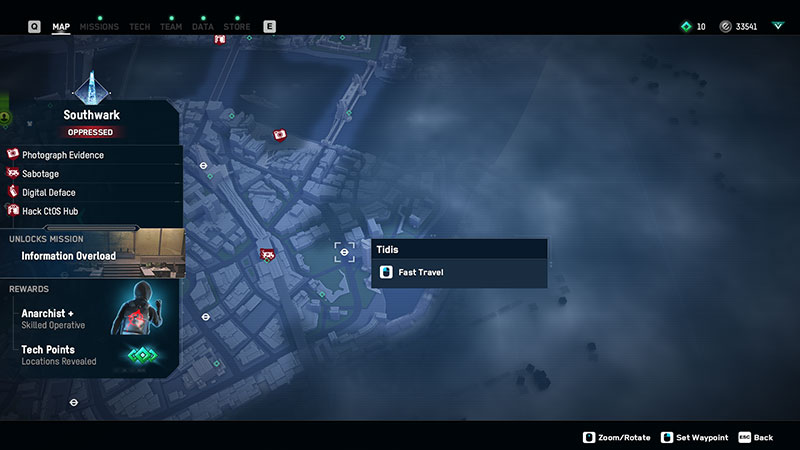Select the Sabotage activity
Viewport: 800px width, 450px height.
tap(41, 174)
